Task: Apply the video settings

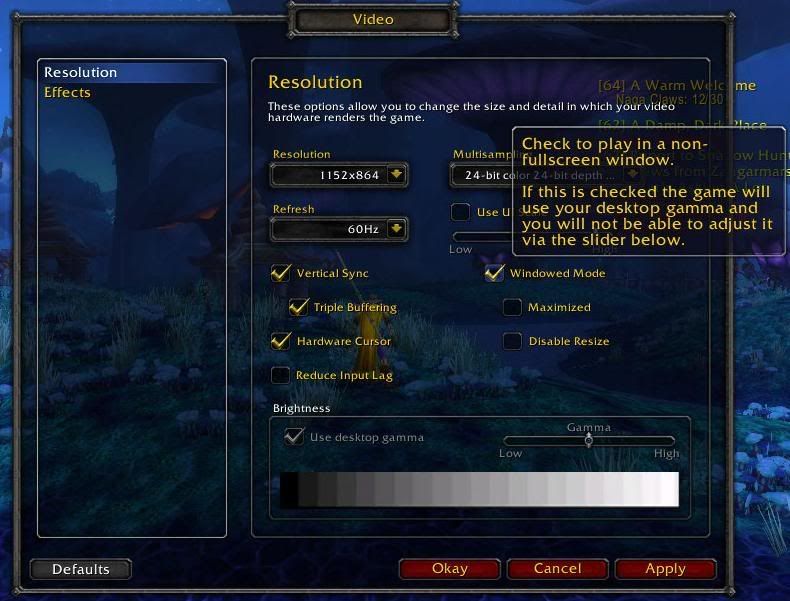Action: [665, 569]
